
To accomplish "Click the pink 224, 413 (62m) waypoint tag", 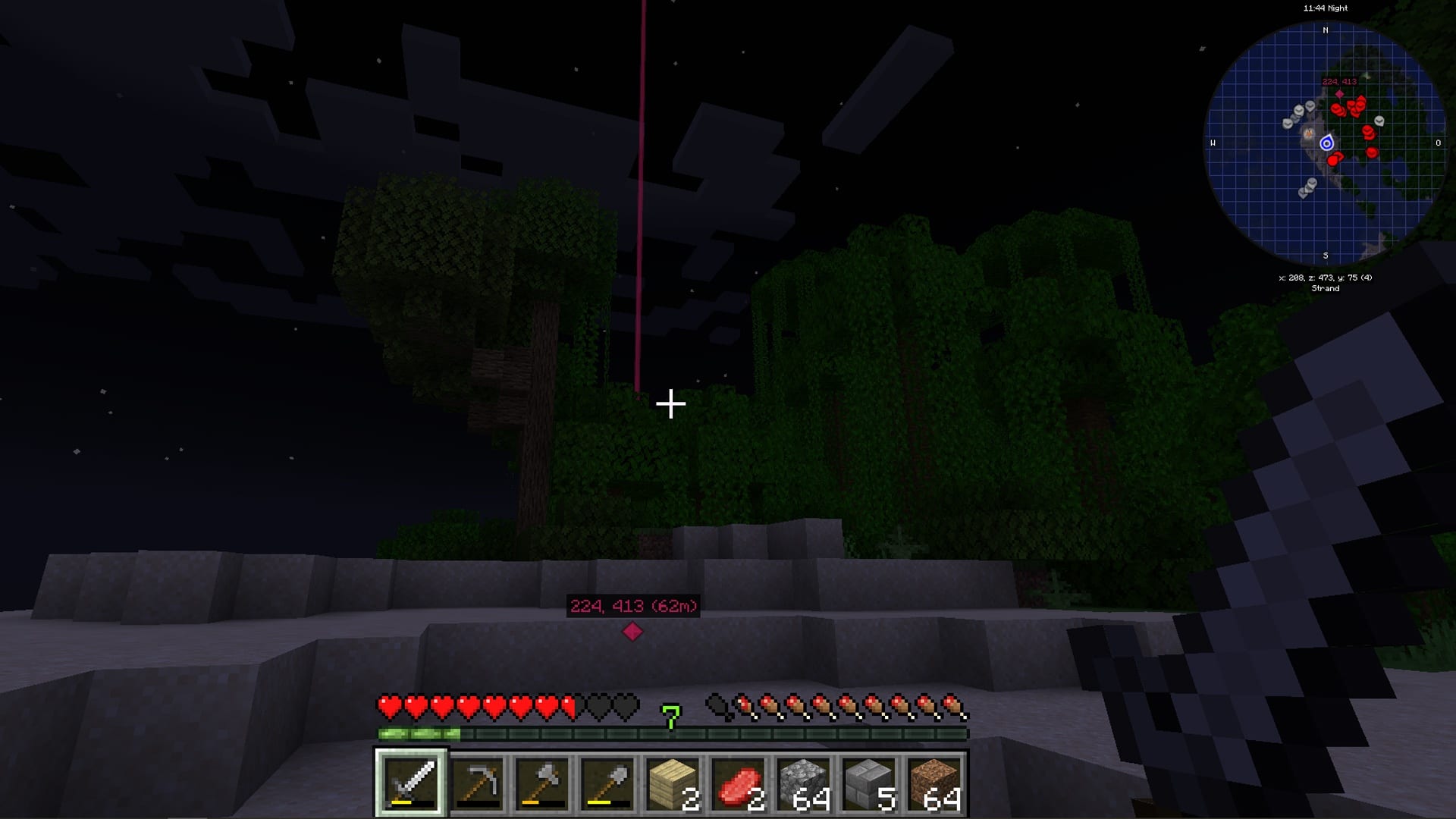I will pyautogui.click(x=633, y=606).
